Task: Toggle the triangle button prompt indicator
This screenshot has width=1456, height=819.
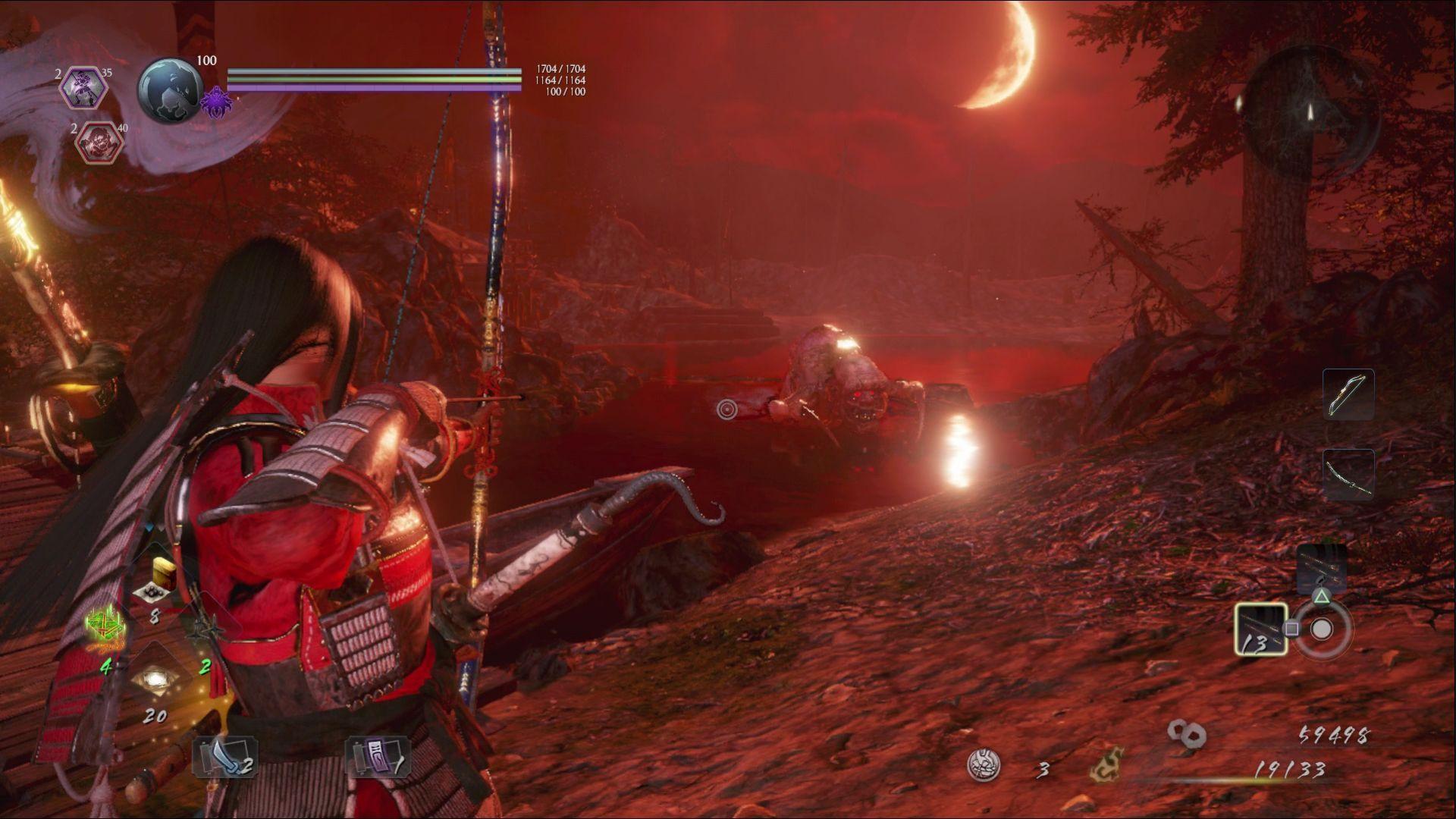Action: [x=1321, y=598]
